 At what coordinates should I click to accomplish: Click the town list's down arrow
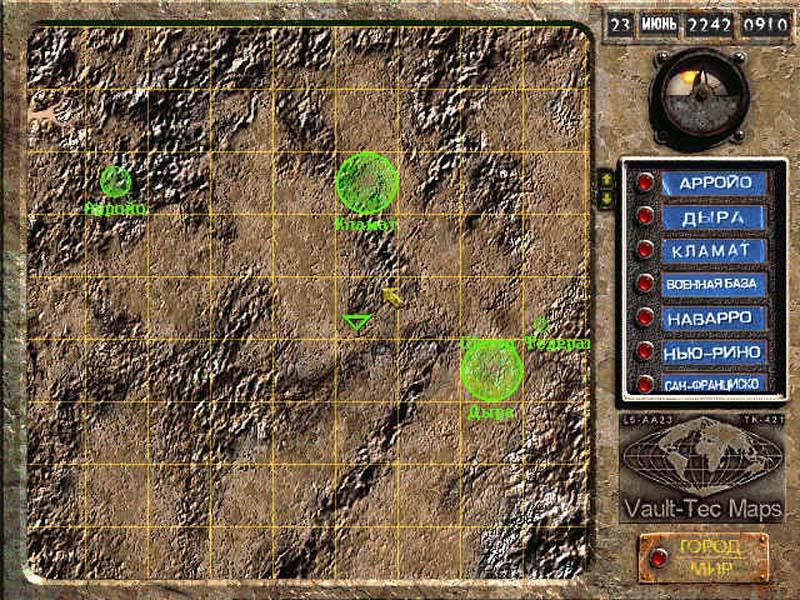(x=605, y=198)
